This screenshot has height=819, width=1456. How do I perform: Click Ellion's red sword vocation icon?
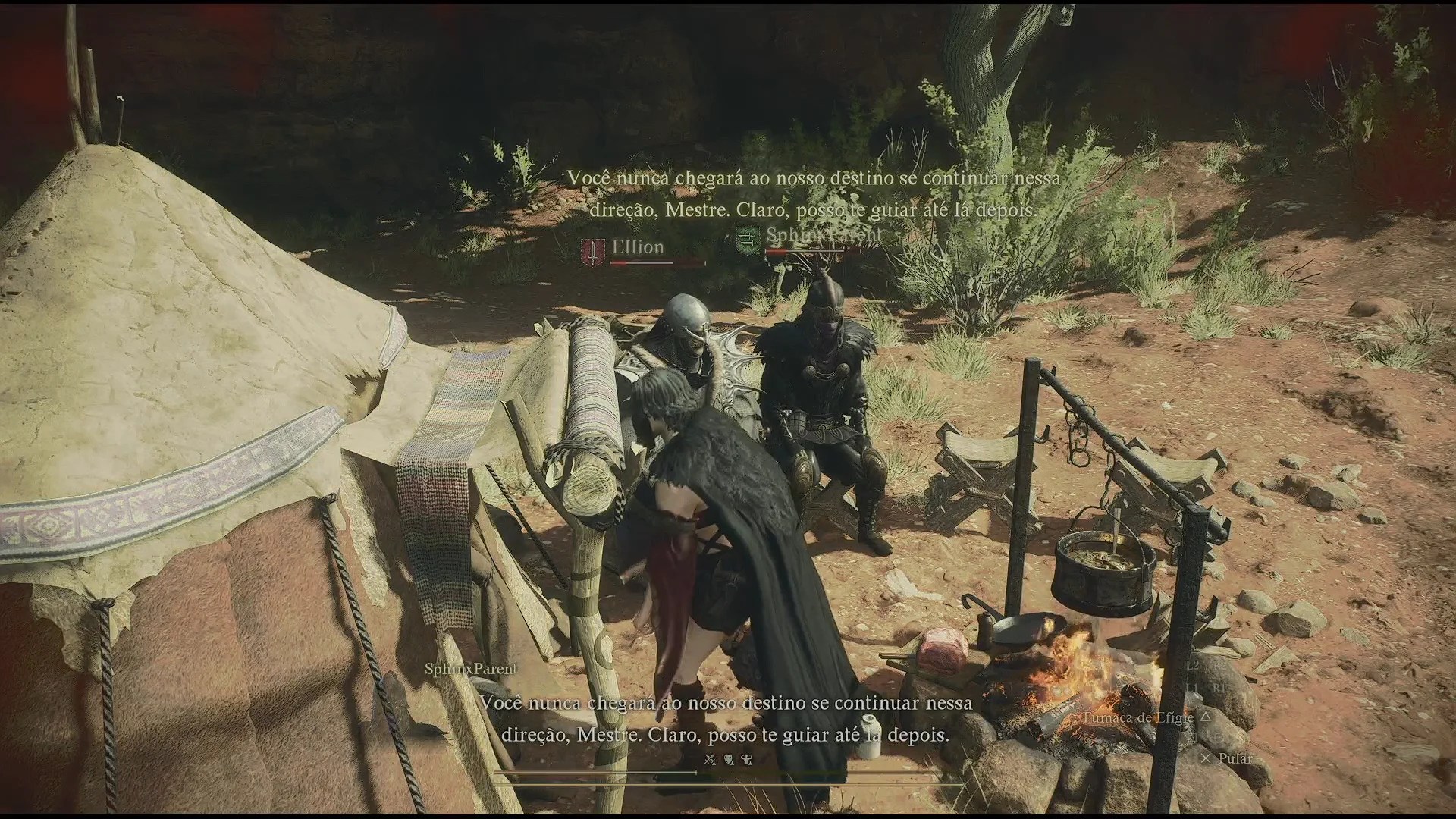click(x=591, y=252)
